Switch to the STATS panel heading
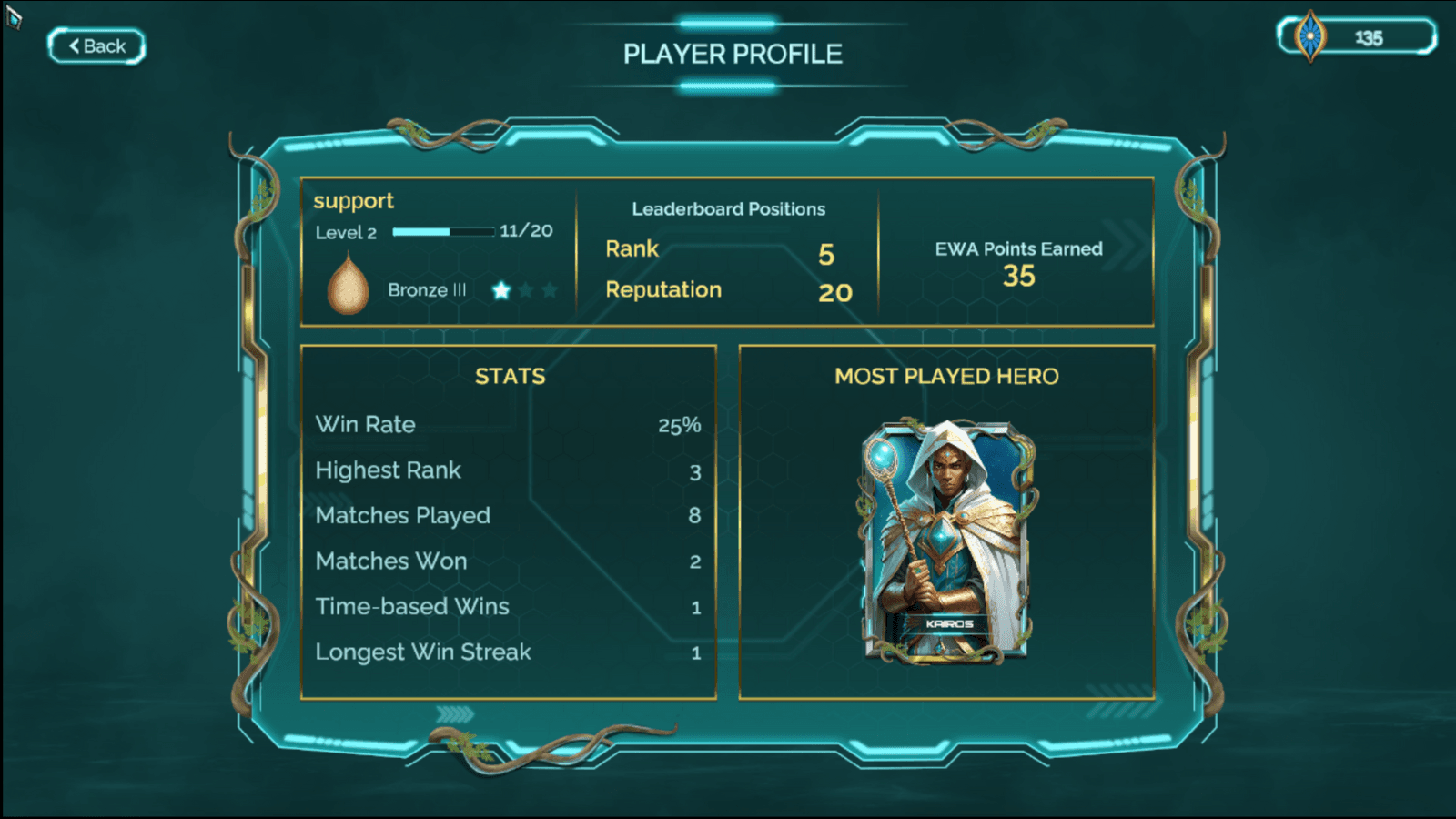Image resolution: width=1456 pixels, height=819 pixels. (x=510, y=376)
